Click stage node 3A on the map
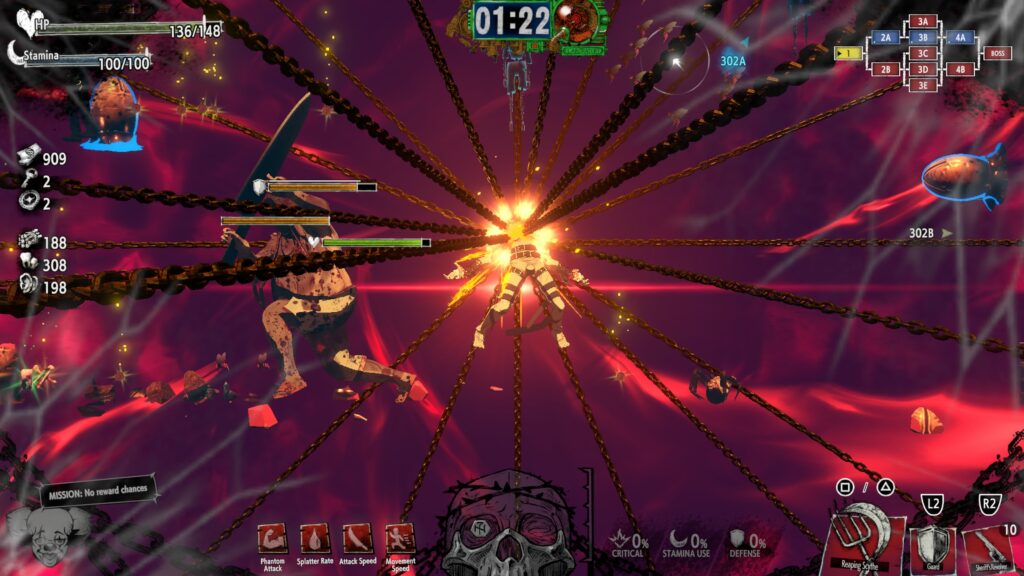1024x576 pixels. (923, 21)
